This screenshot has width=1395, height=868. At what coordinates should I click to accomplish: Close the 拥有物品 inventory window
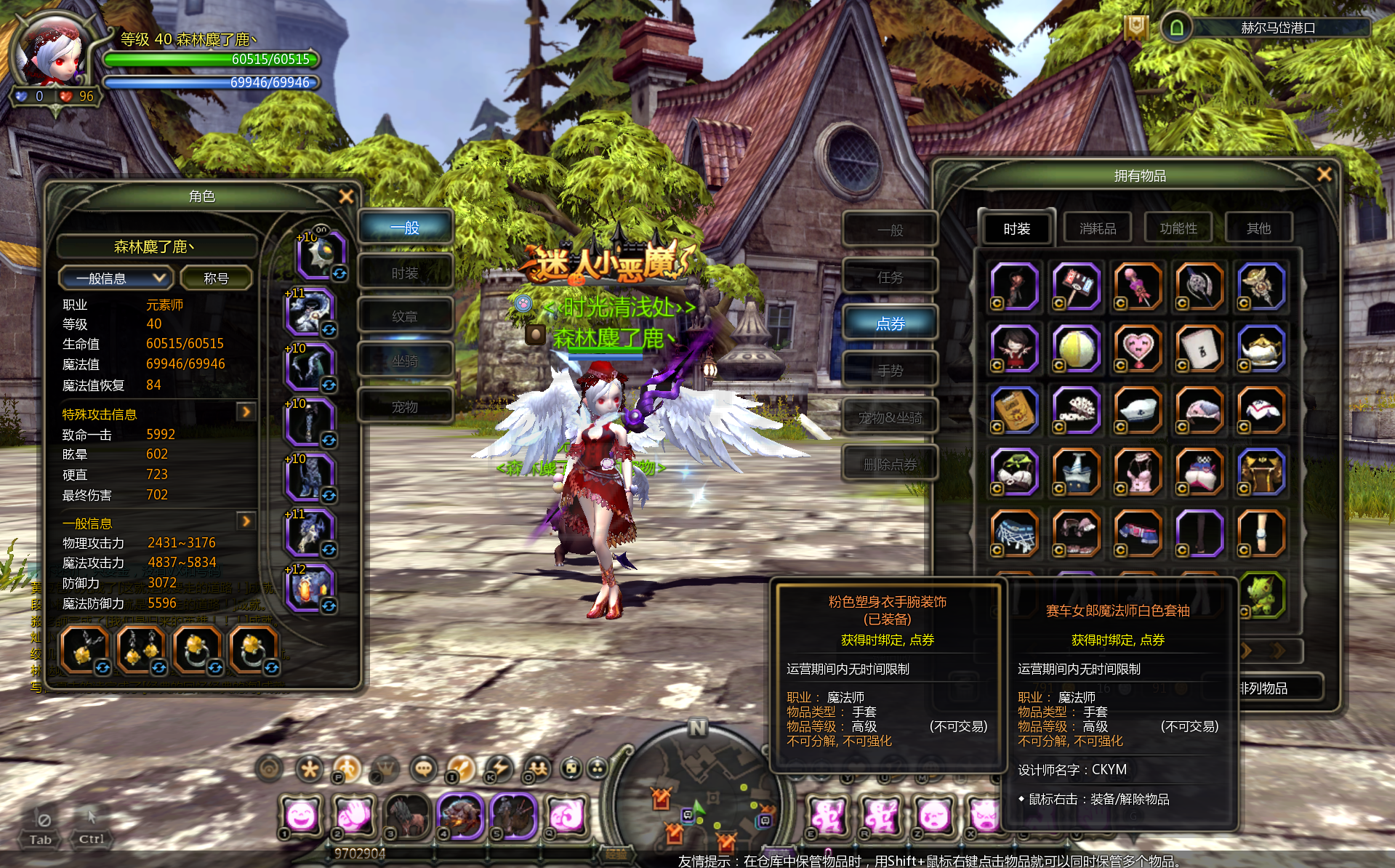[x=1324, y=174]
